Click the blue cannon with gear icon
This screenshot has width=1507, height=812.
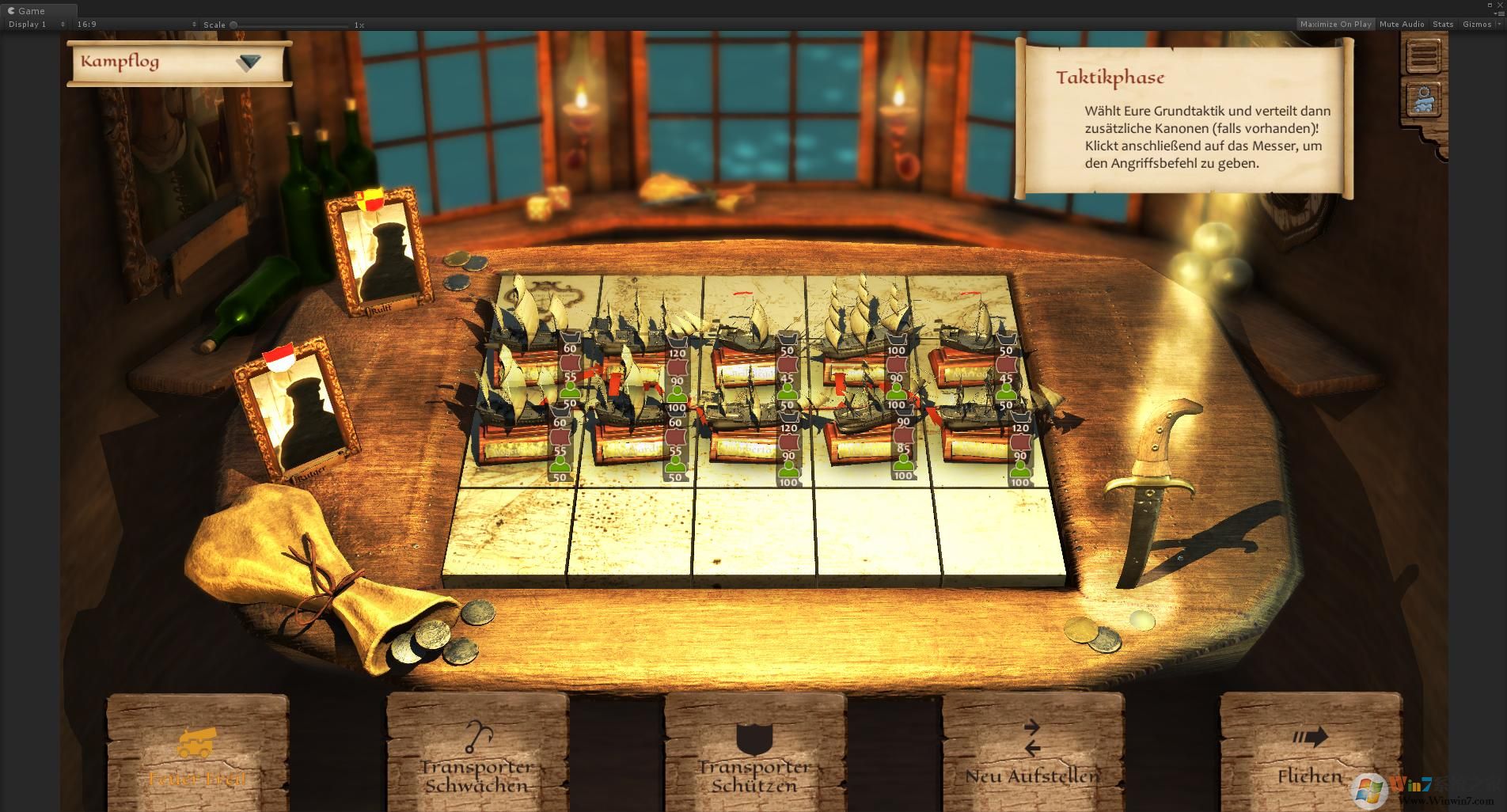click(x=1424, y=101)
